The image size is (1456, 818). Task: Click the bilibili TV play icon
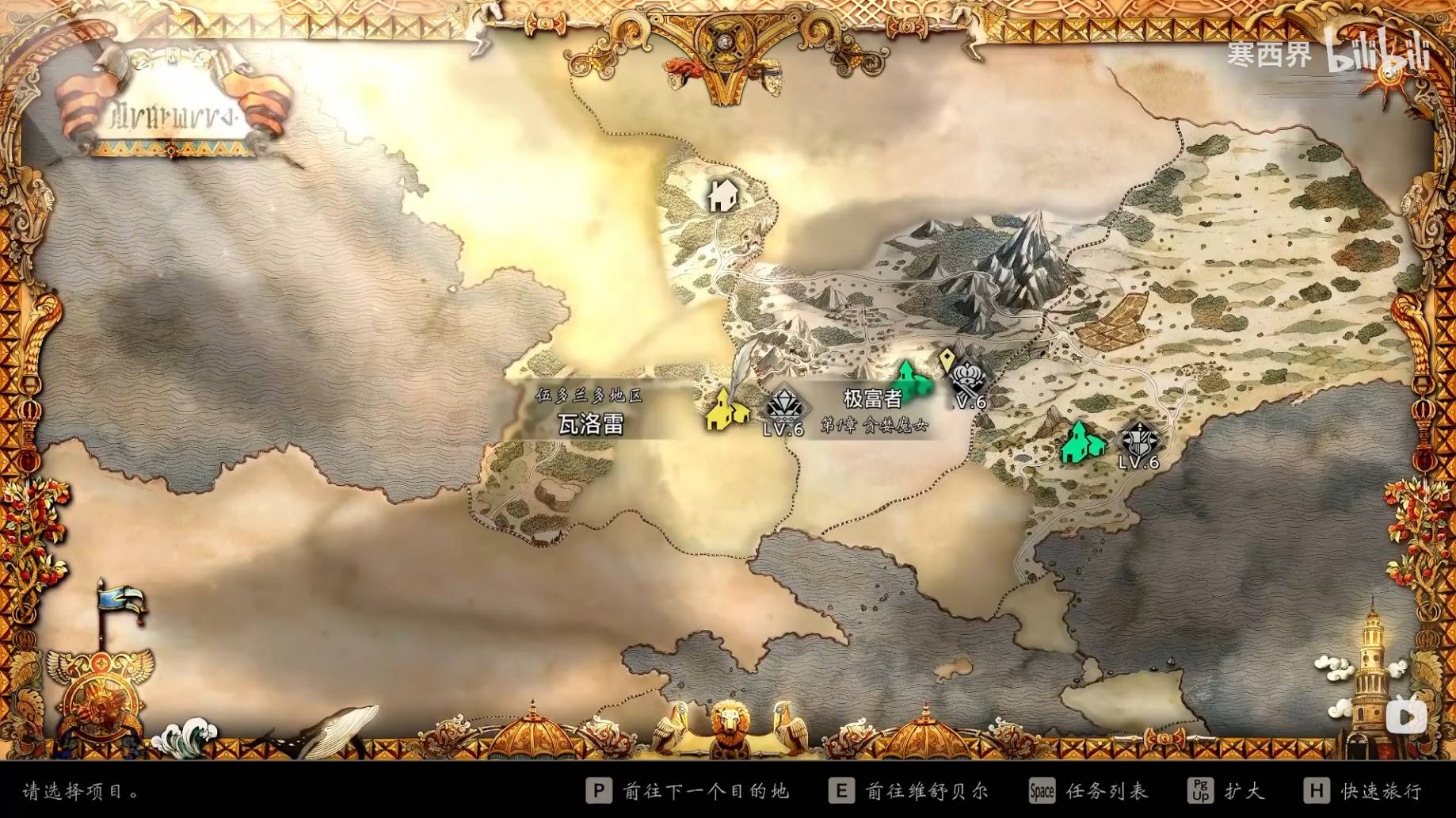point(1406,717)
